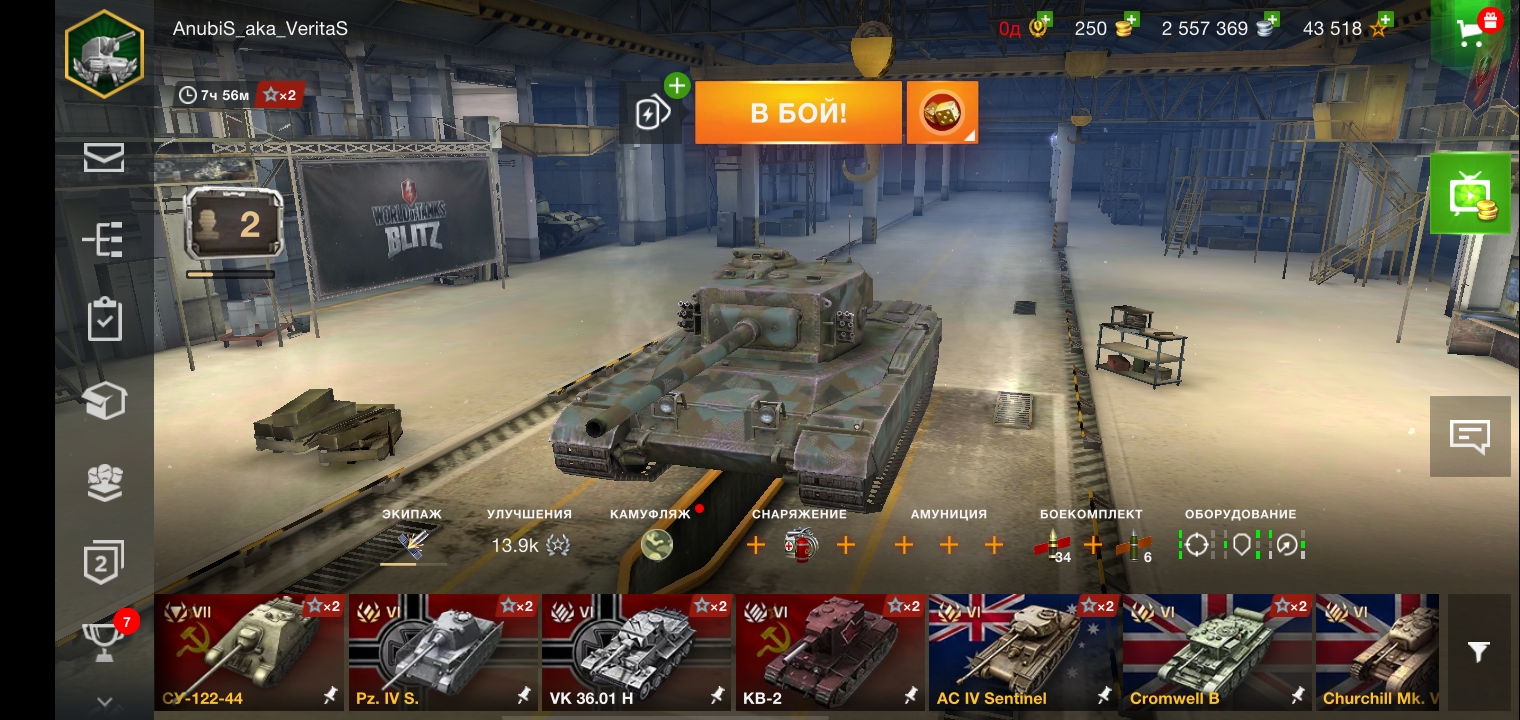The height and width of the screenshot is (720, 1520).
Task: Open the Экипаж crew panel
Action: coord(412,544)
